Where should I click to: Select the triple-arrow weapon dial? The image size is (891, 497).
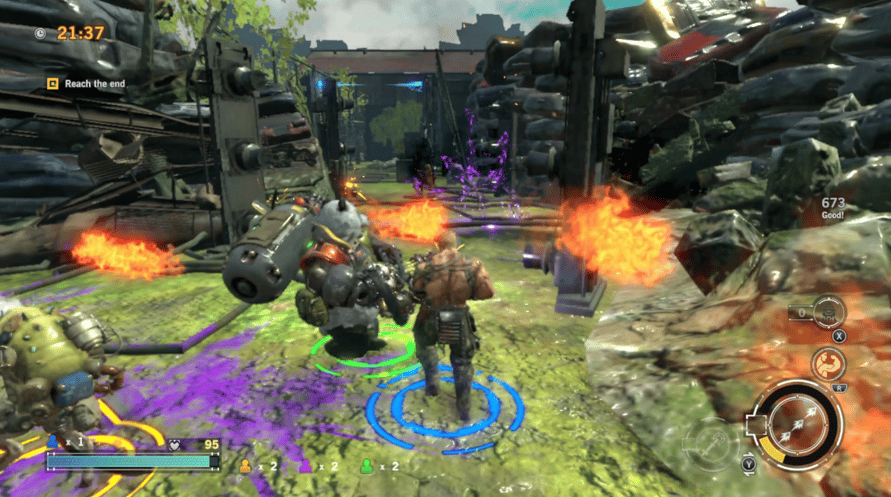[797, 426]
